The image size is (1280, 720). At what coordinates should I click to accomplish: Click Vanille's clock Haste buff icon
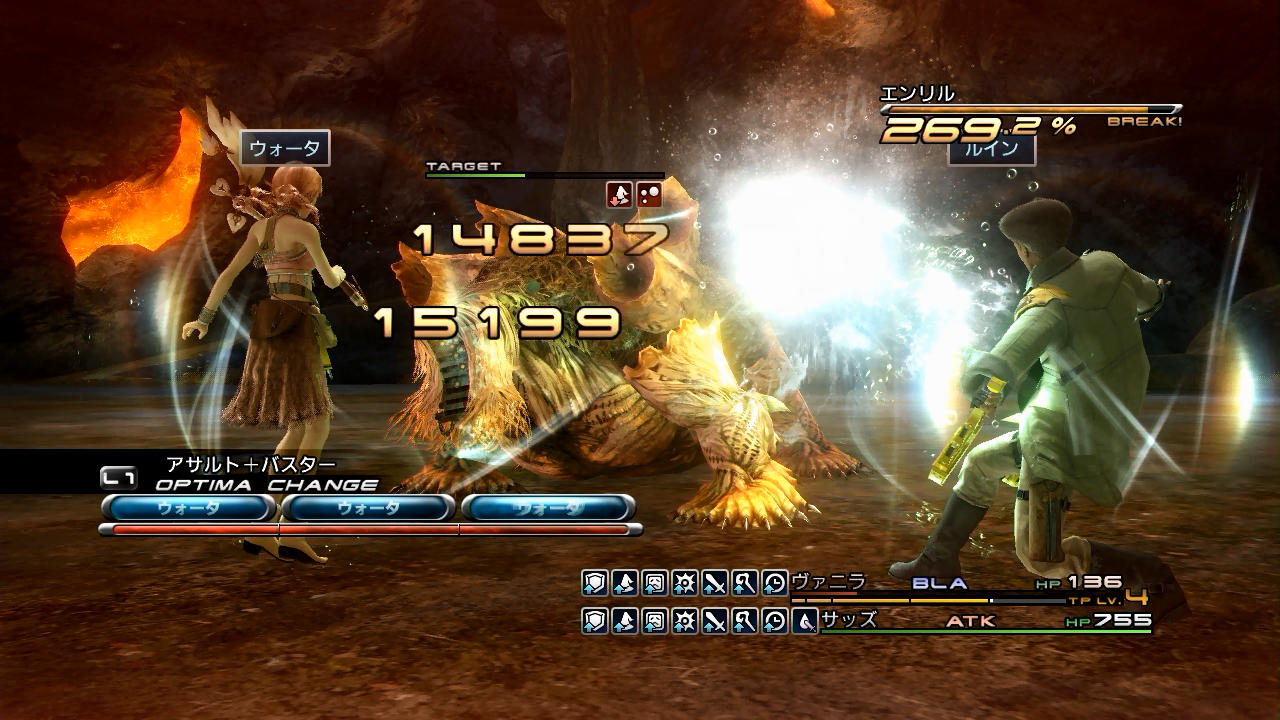tap(775, 583)
